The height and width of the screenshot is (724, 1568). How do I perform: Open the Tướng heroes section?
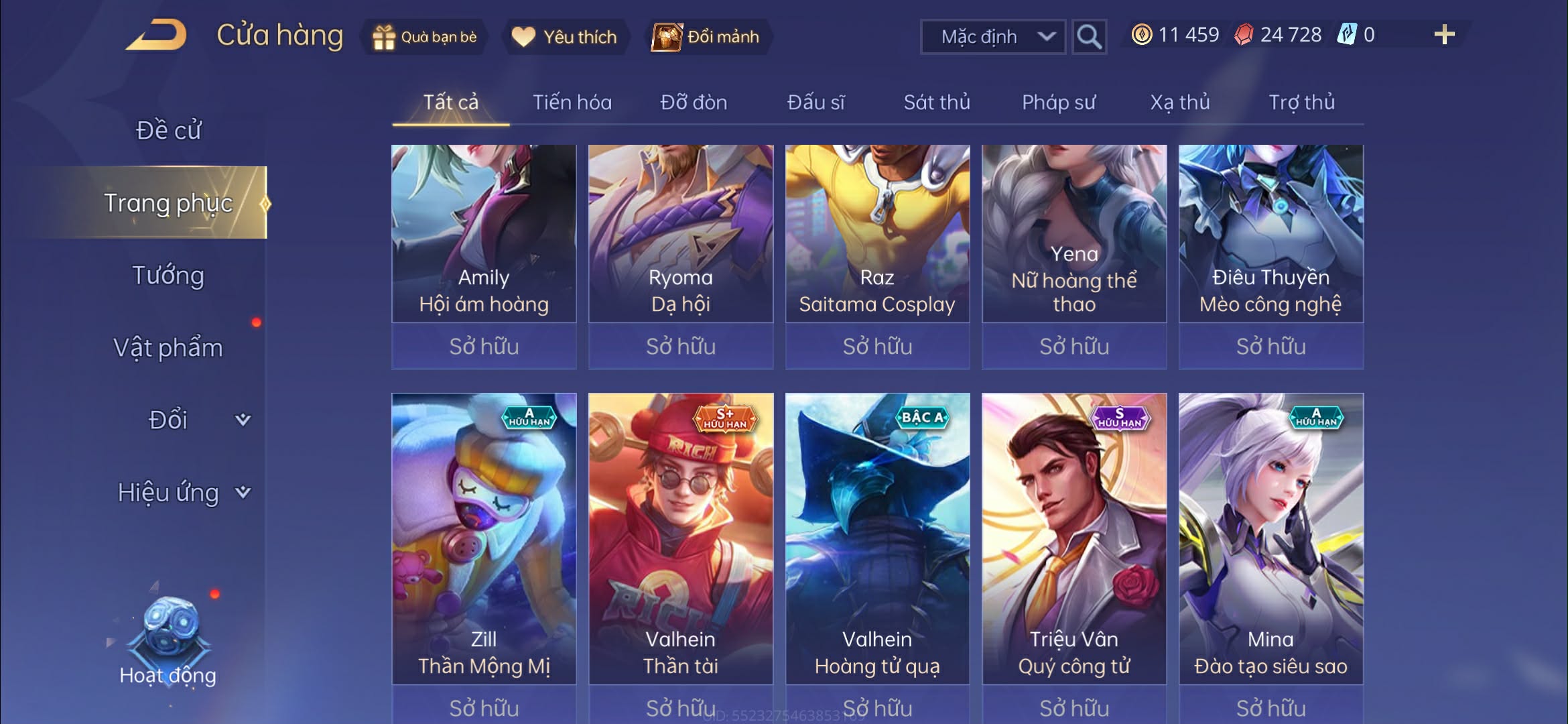tap(168, 276)
